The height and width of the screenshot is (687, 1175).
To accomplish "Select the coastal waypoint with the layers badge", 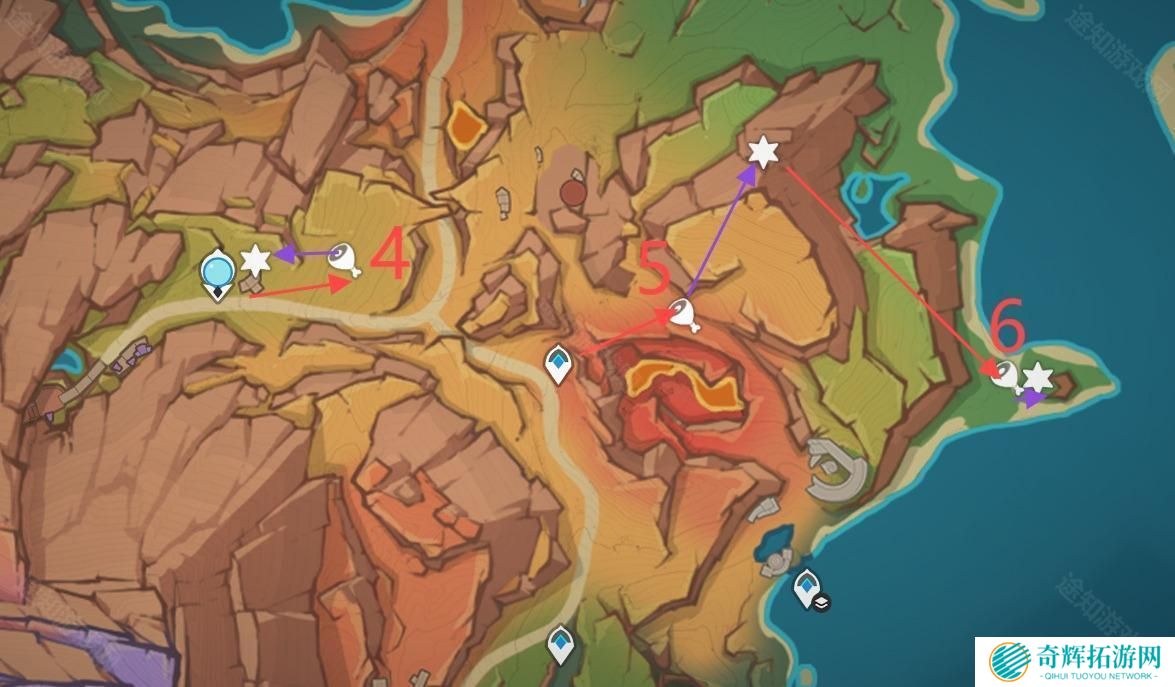I will pyautogui.click(x=807, y=588).
